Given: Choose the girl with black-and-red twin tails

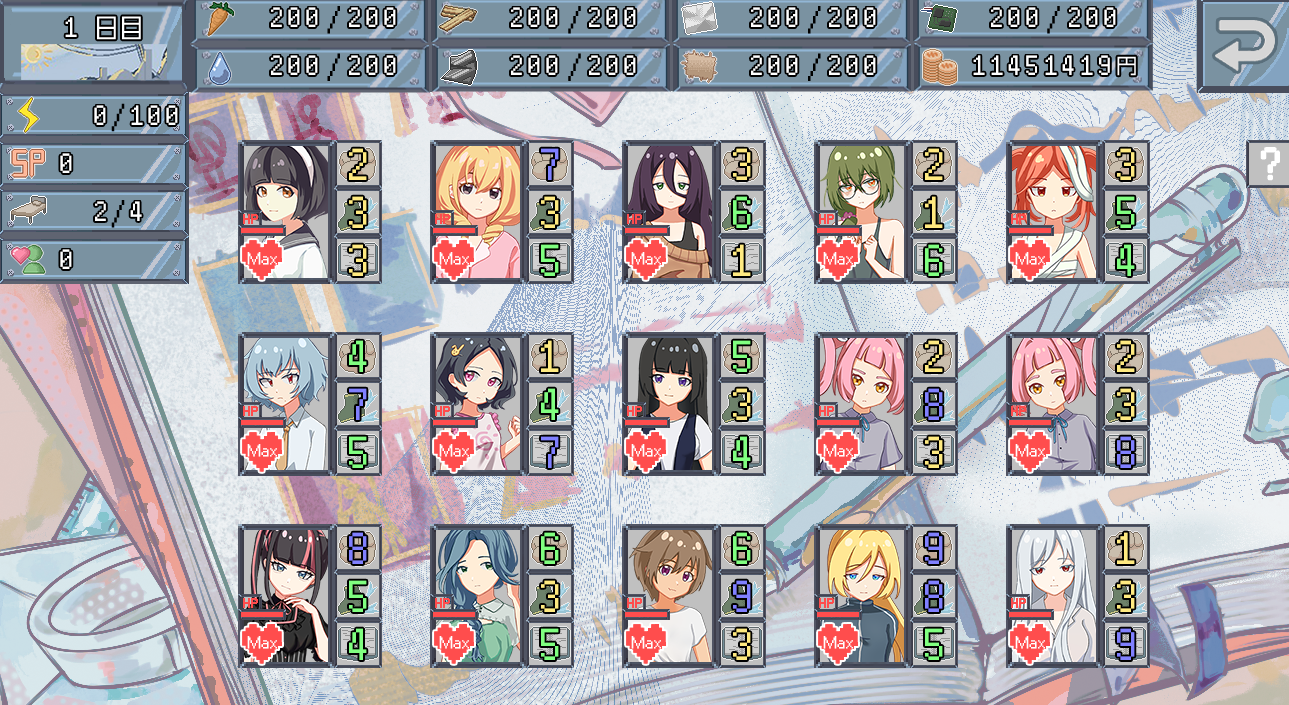Looking at the screenshot, I should pyautogui.click(x=285, y=595).
